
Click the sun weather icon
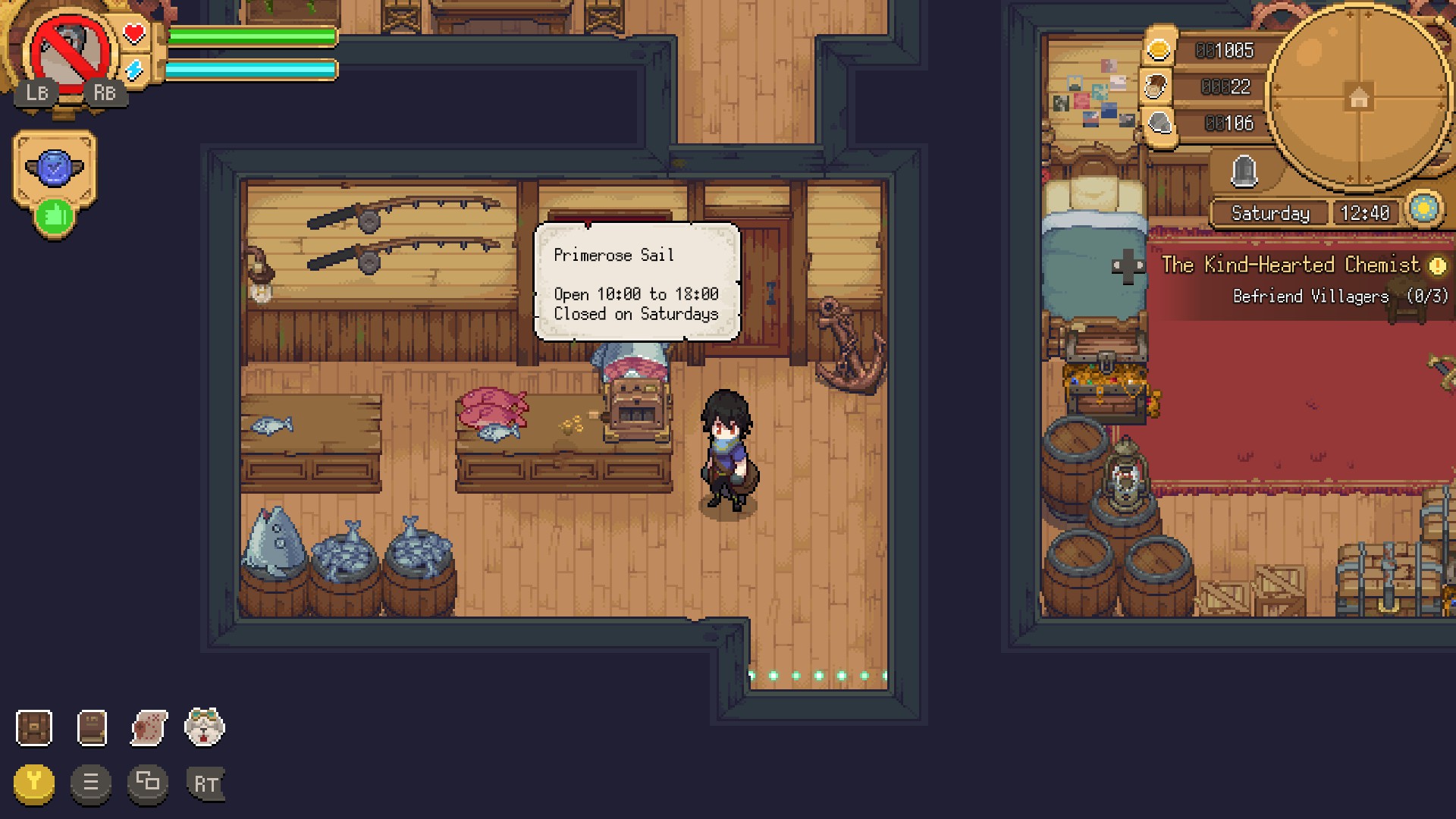(x=1423, y=209)
